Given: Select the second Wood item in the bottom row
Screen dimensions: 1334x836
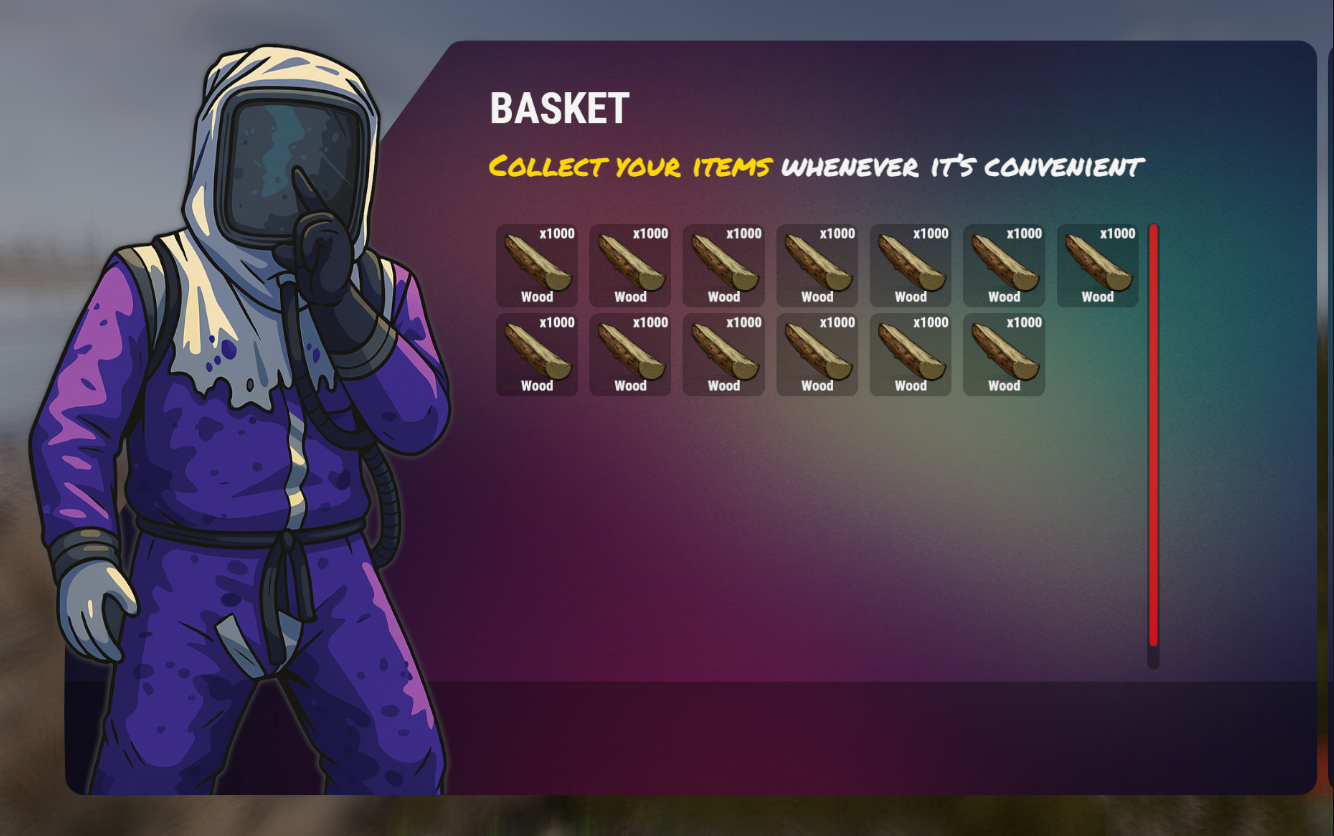Looking at the screenshot, I should click(x=630, y=353).
